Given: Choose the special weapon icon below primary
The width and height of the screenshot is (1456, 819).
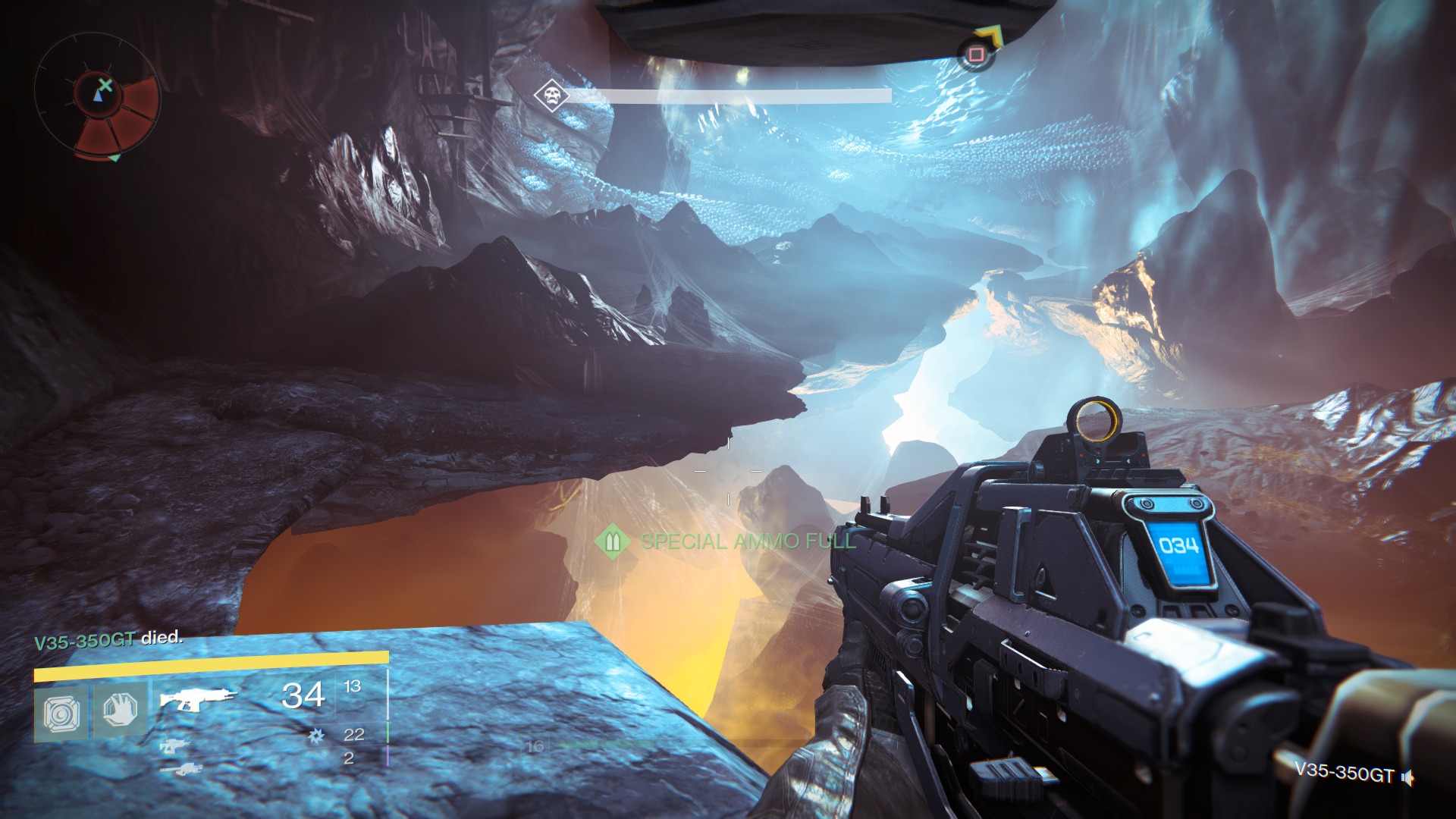Looking at the screenshot, I should pos(174,746).
